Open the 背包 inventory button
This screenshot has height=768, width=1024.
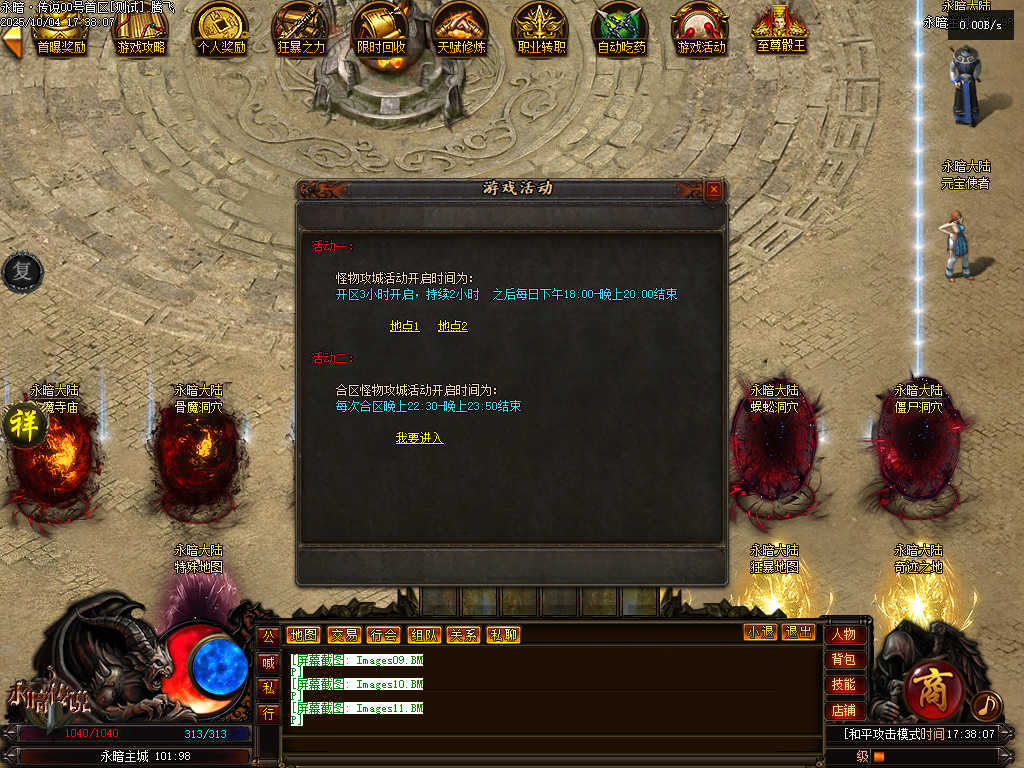pyautogui.click(x=843, y=660)
